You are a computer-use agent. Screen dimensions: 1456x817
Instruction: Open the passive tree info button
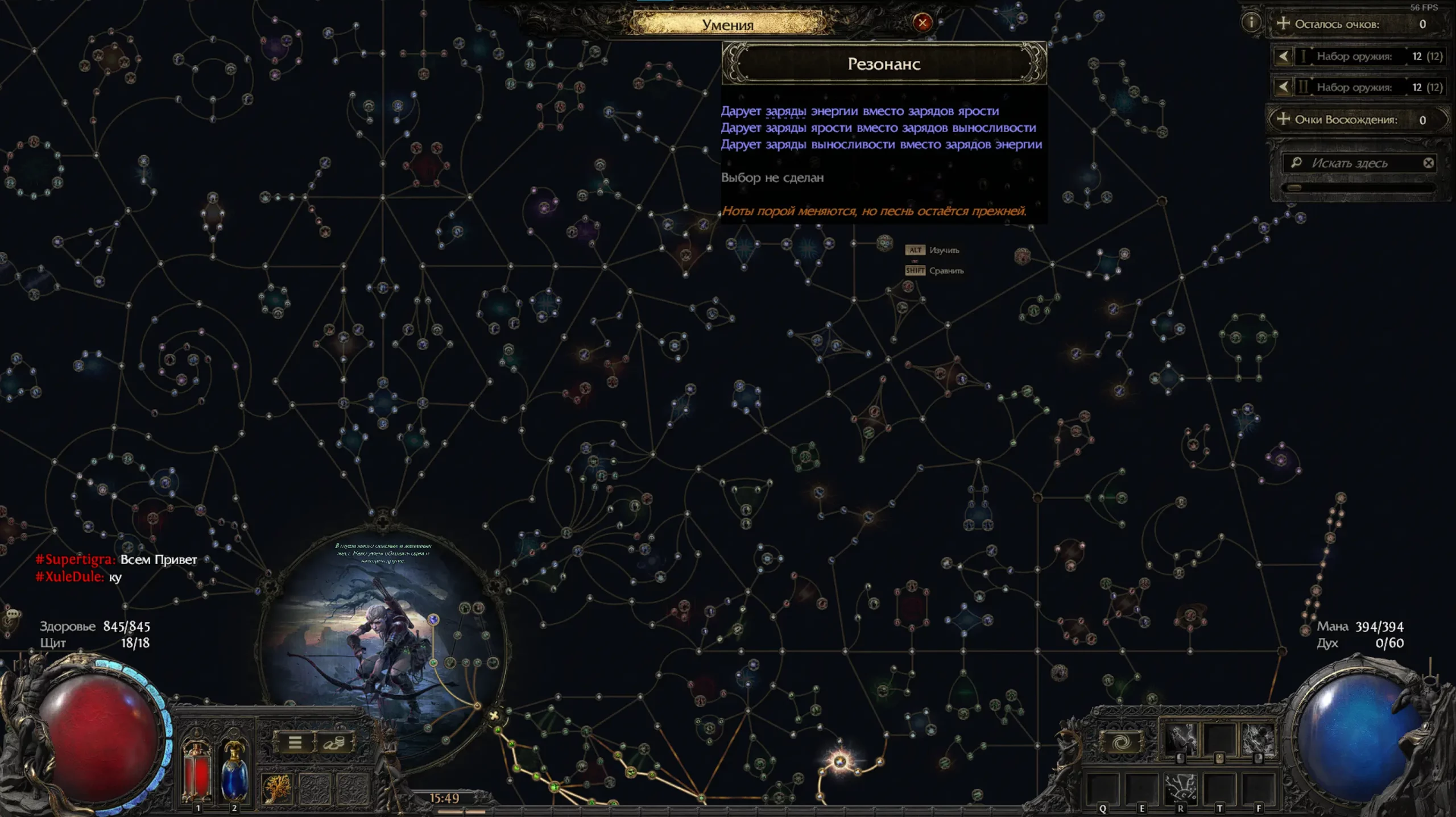(x=1251, y=23)
